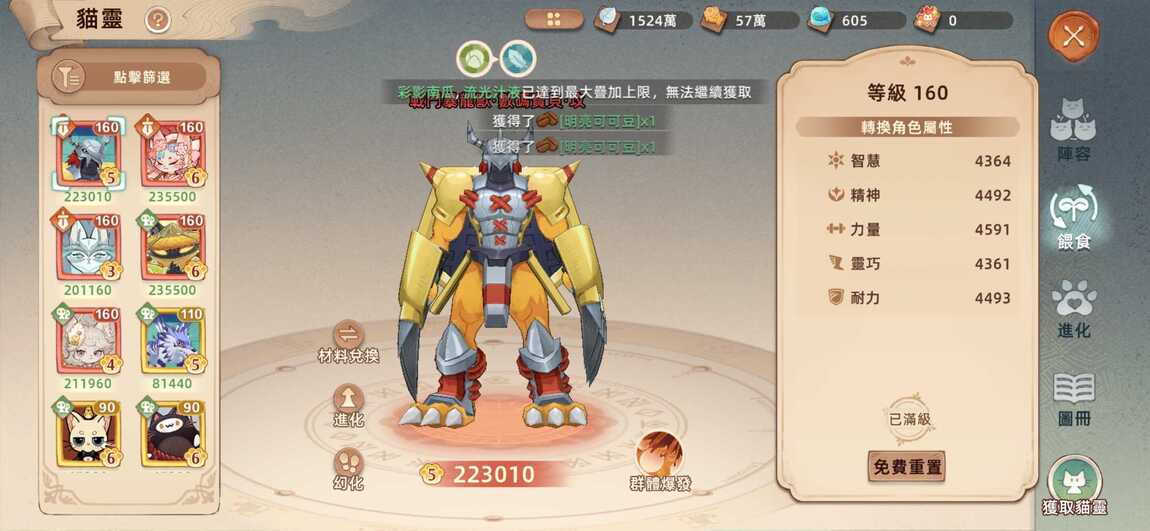Open 材料兌換 material exchange
1150x531 pixels.
tap(348, 339)
